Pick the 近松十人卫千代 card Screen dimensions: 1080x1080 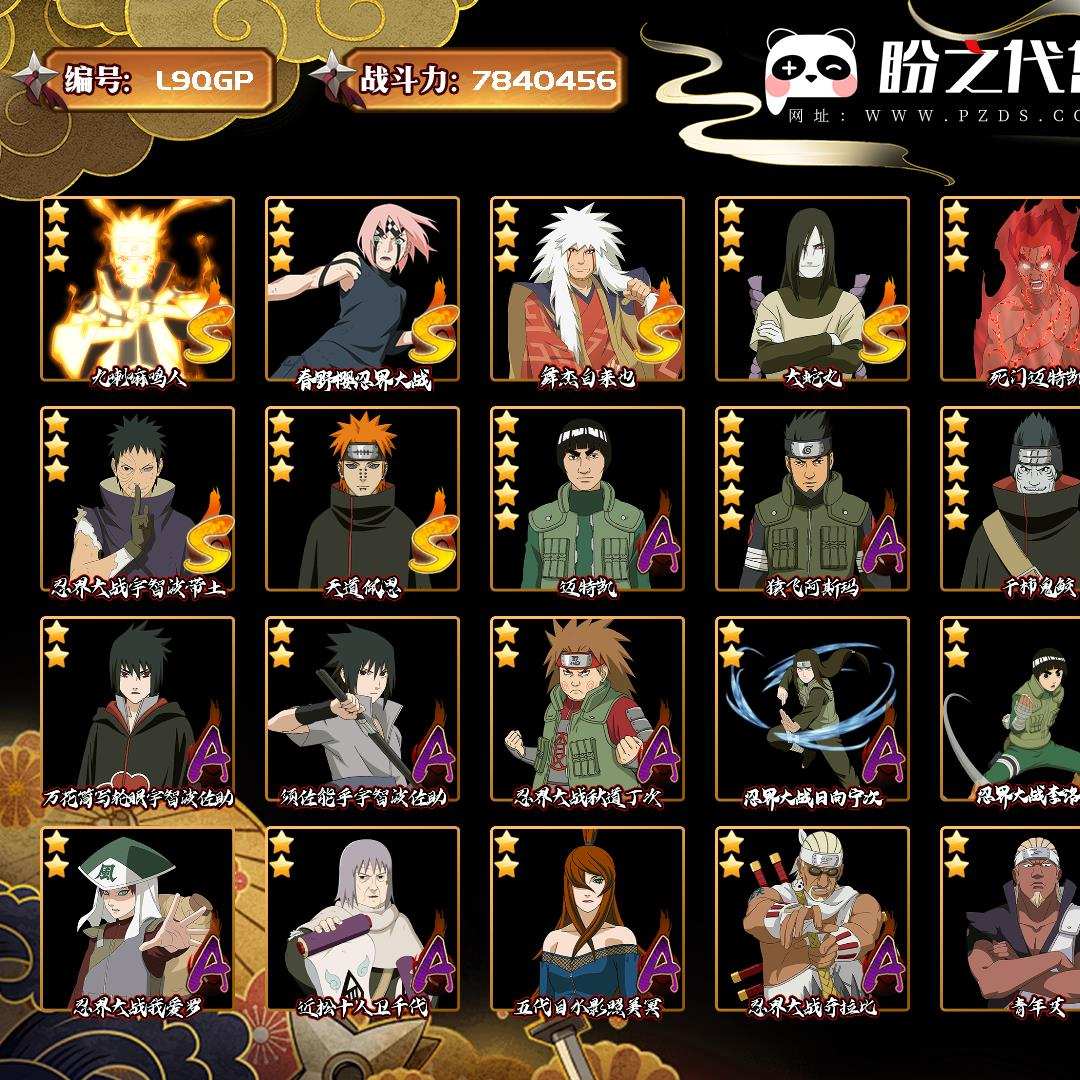click(x=362, y=918)
